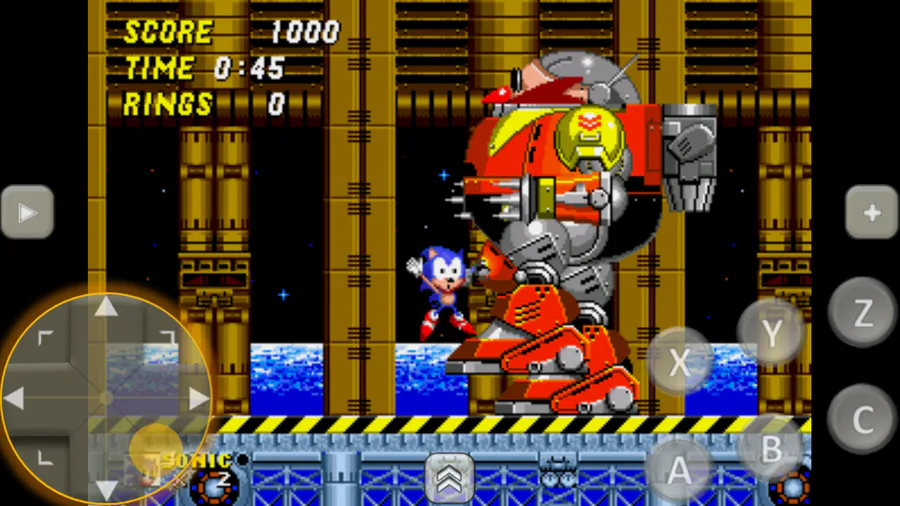This screenshot has width=900, height=506.
Task: Tap the C action button
Action: pyautogui.click(x=861, y=418)
